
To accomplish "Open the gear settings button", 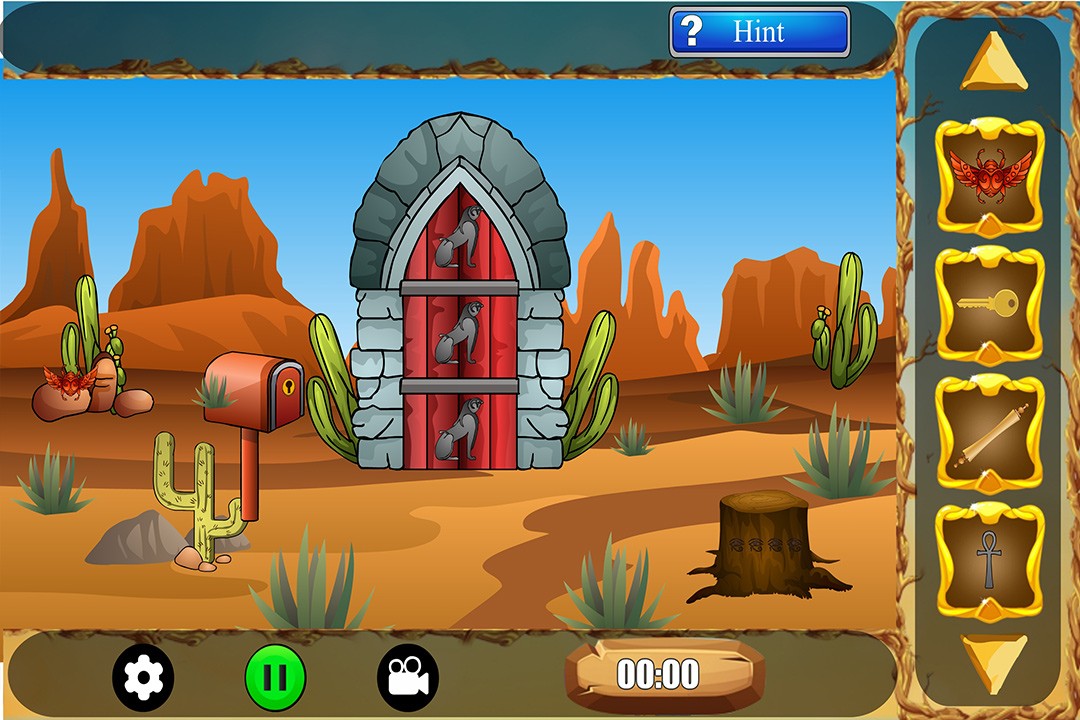I will coord(143,678).
